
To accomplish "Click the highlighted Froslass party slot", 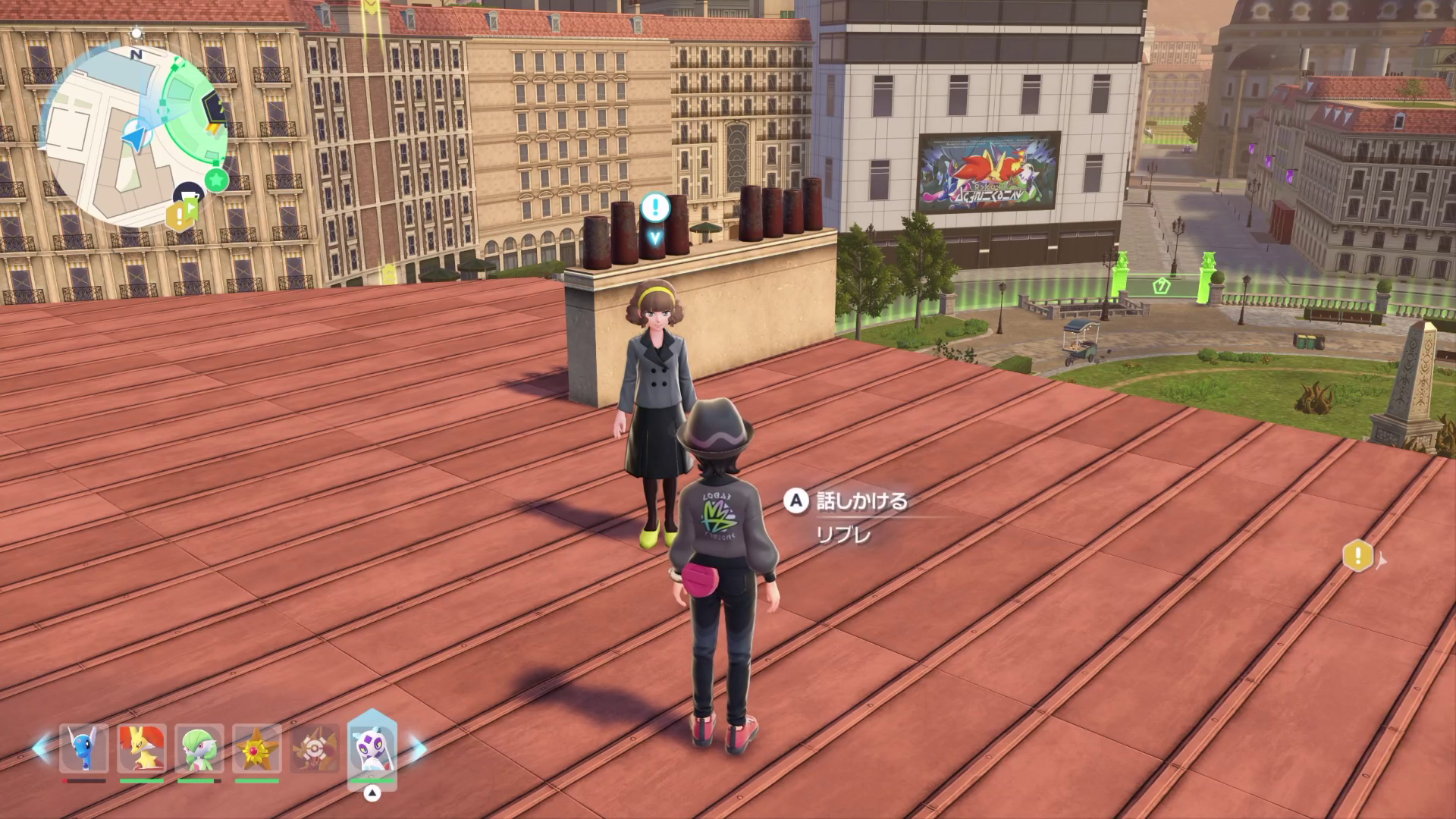I will tap(372, 748).
